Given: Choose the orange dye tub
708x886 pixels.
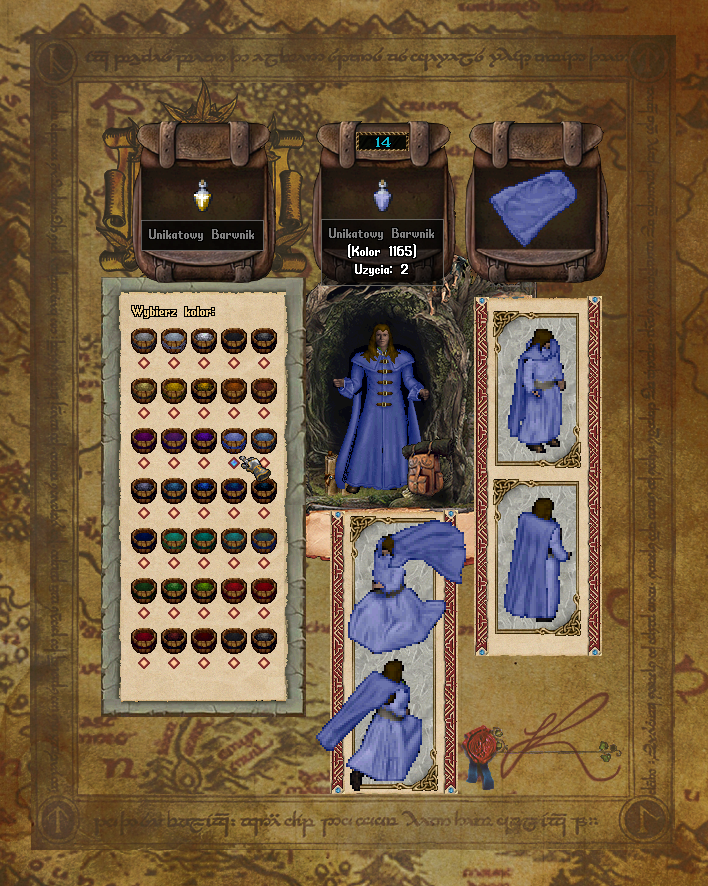Looking at the screenshot, I should (233, 389).
